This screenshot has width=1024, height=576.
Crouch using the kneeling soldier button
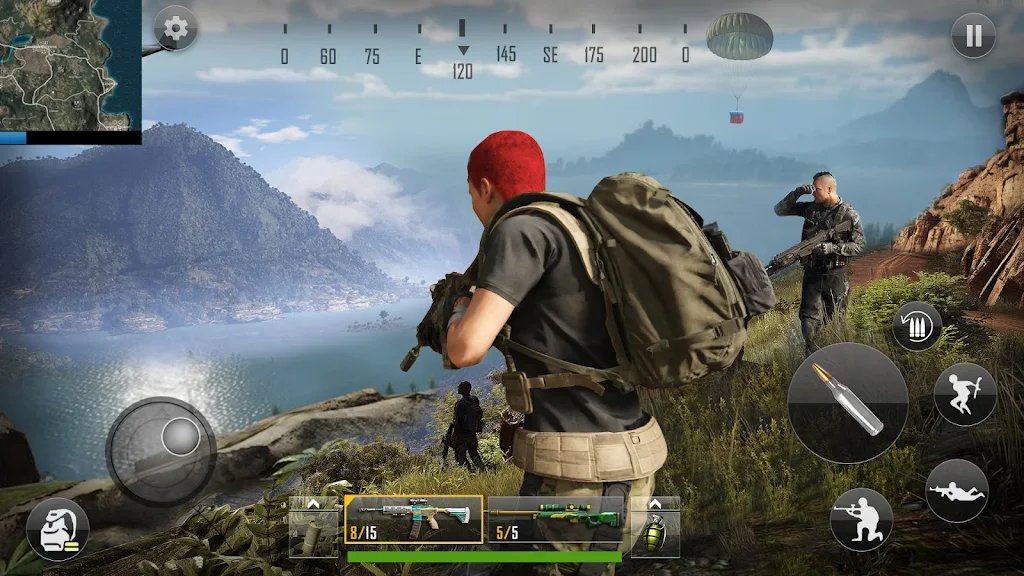tap(861, 519)
